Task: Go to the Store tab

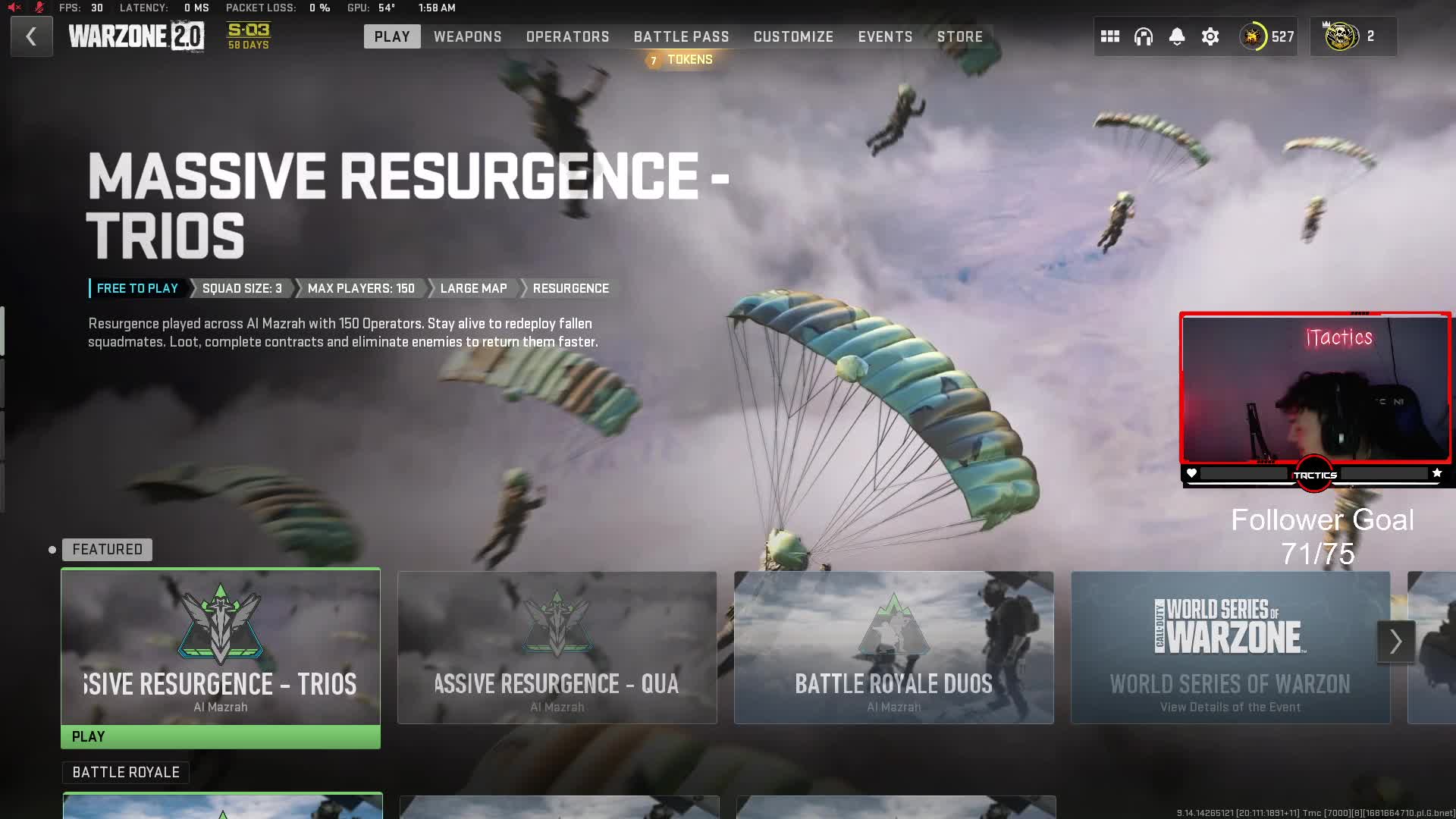Action: click(959, 36)
